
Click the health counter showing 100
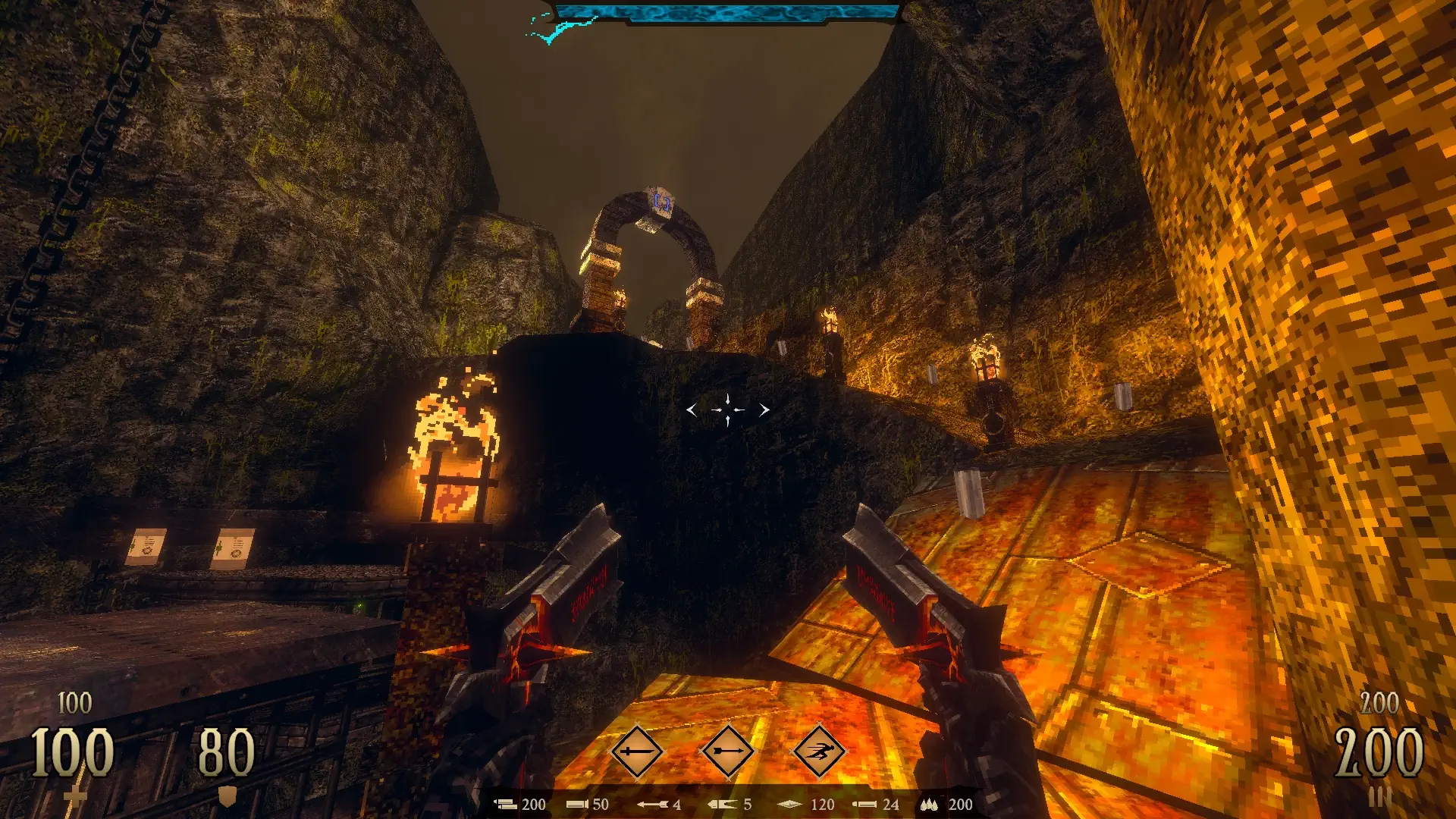point(72,751)
